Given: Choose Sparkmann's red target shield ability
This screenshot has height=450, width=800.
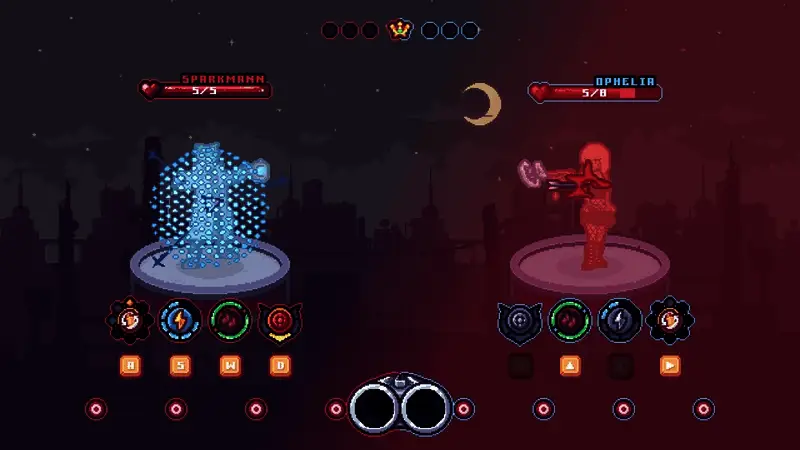Looking at the screenshot, I should [x=280, y=321].
